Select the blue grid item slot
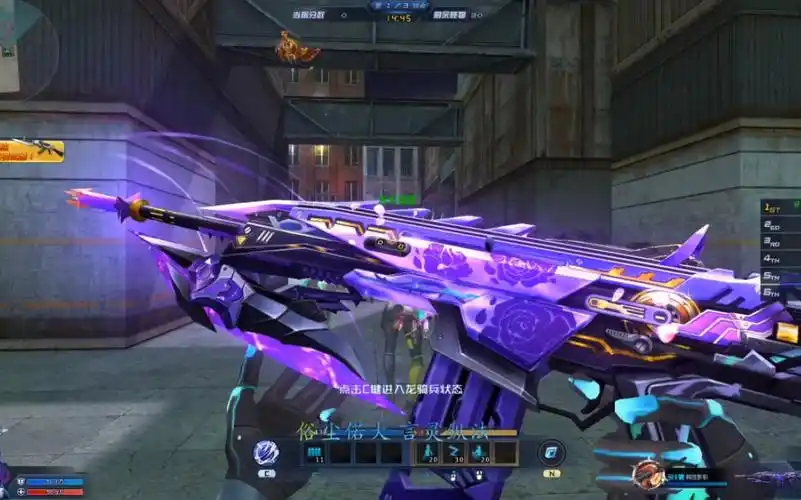Screen dimensions: 801x500 click(314, 453)
